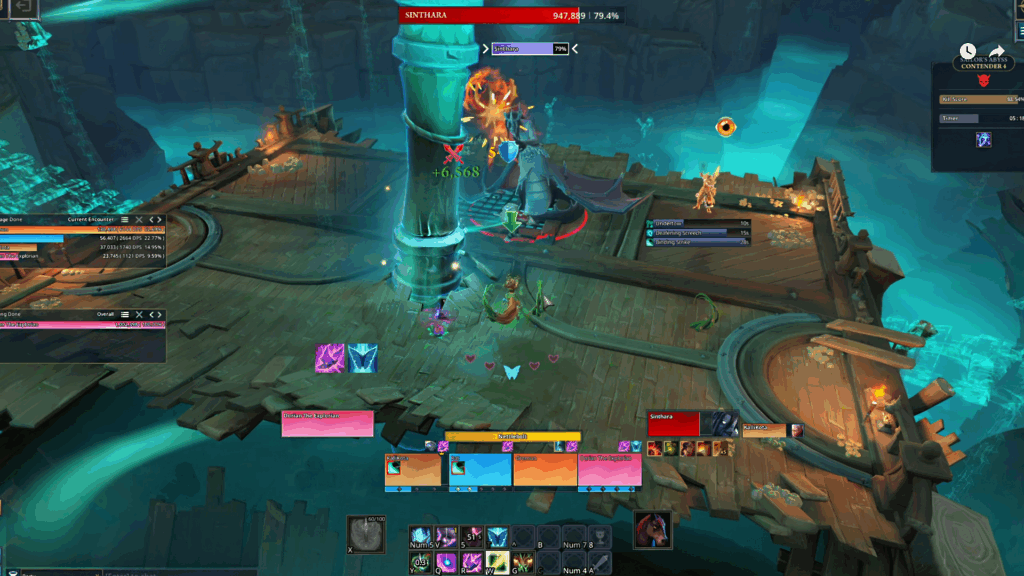Use the ability bound to Num 5

tap(421, 538)
